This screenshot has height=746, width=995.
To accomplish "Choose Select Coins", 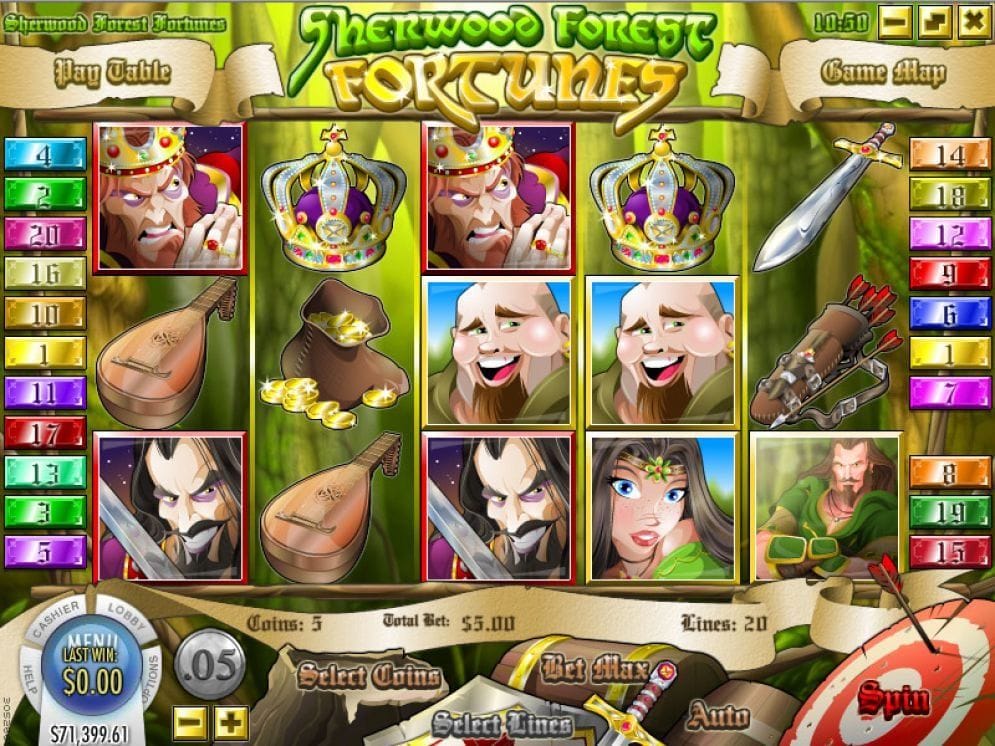I will point(369,677).
